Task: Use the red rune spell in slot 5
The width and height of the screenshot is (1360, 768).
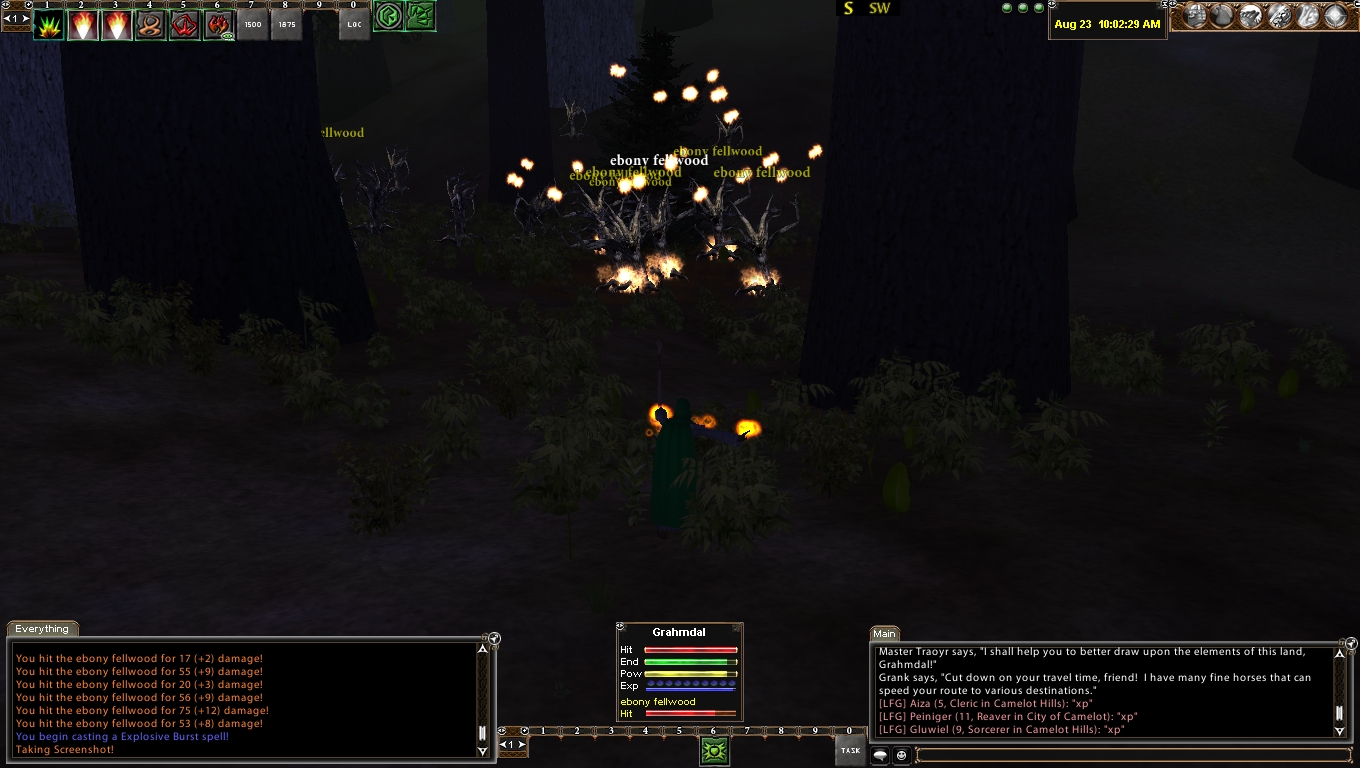Action: tap(185, 25)
